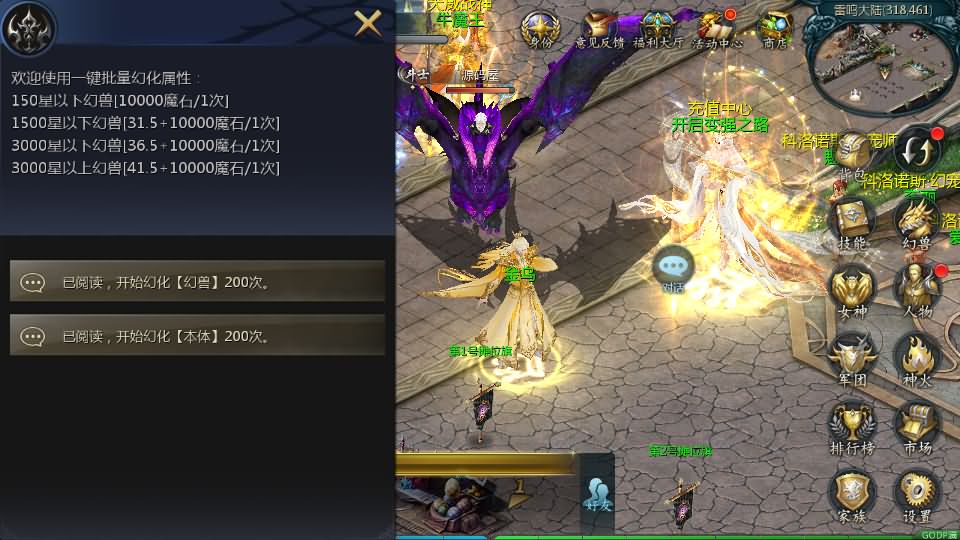This screenshot has width=960, height=540.
Task: Open 意见反馈 feedback
Action: click(599, 29)
